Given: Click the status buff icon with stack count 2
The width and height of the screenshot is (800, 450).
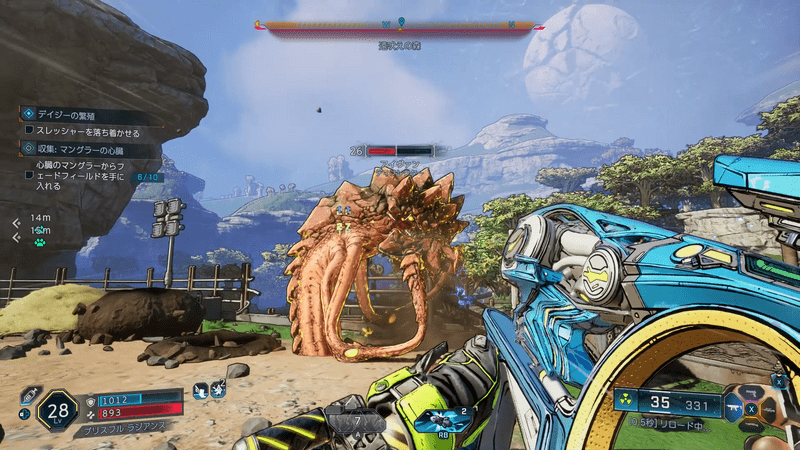Looking at the screenshot, I should point(219,389).
